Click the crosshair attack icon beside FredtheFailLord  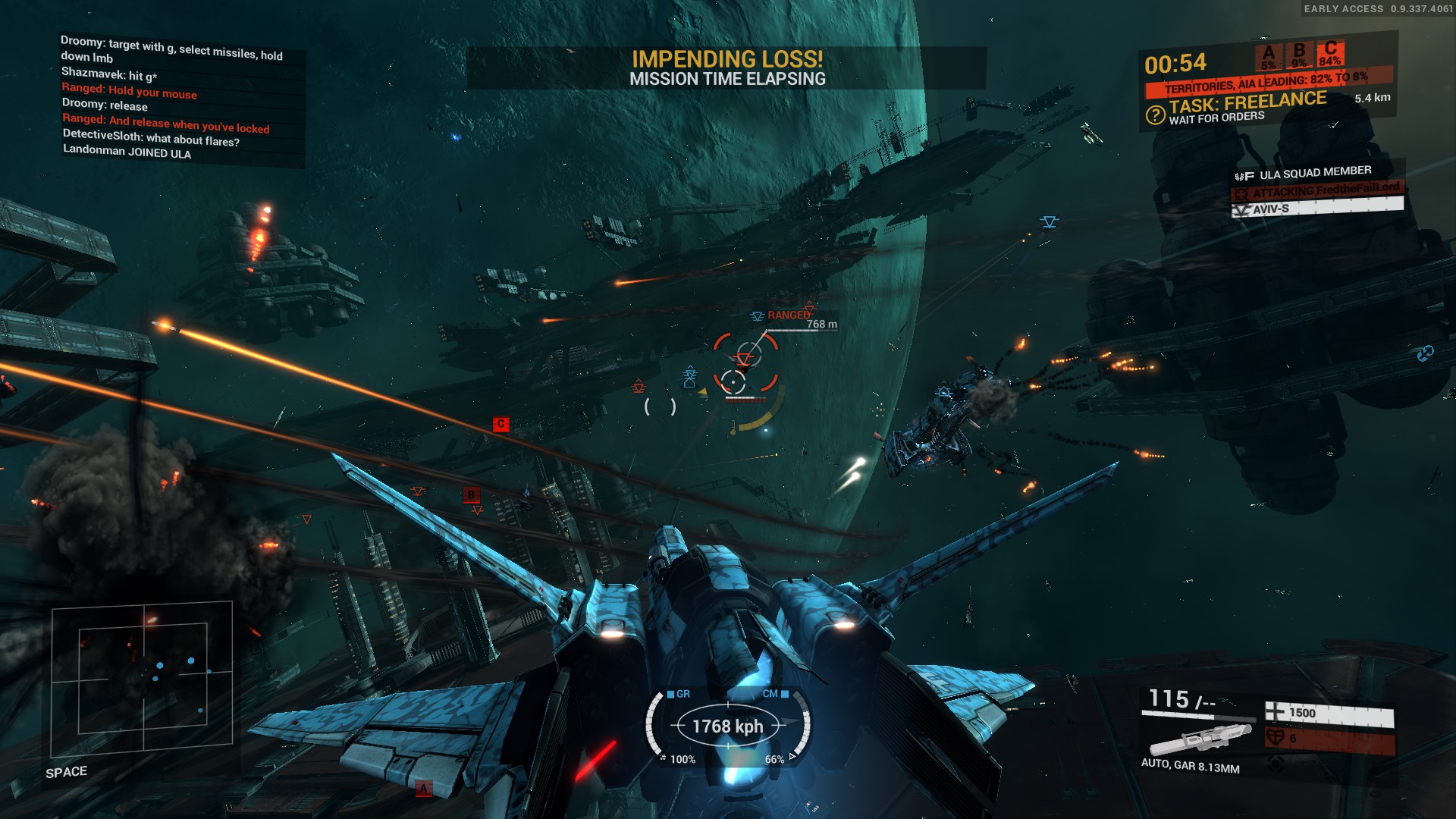(1241, 193)
